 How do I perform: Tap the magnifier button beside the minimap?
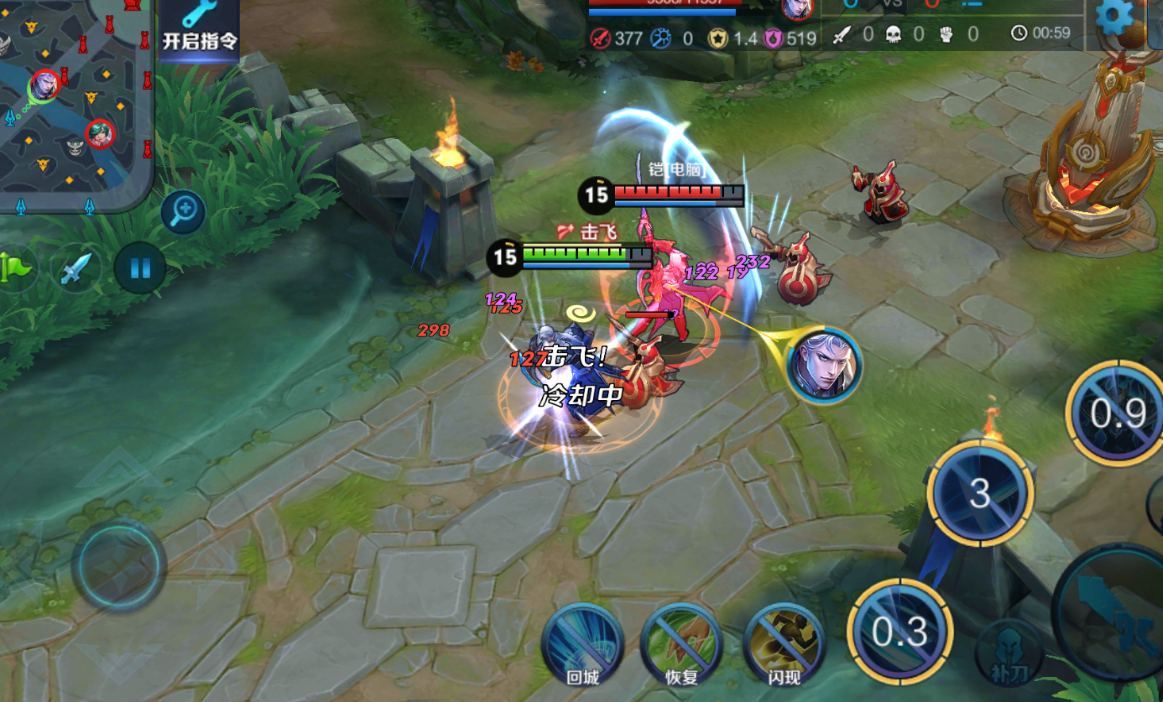coord(183,212)
